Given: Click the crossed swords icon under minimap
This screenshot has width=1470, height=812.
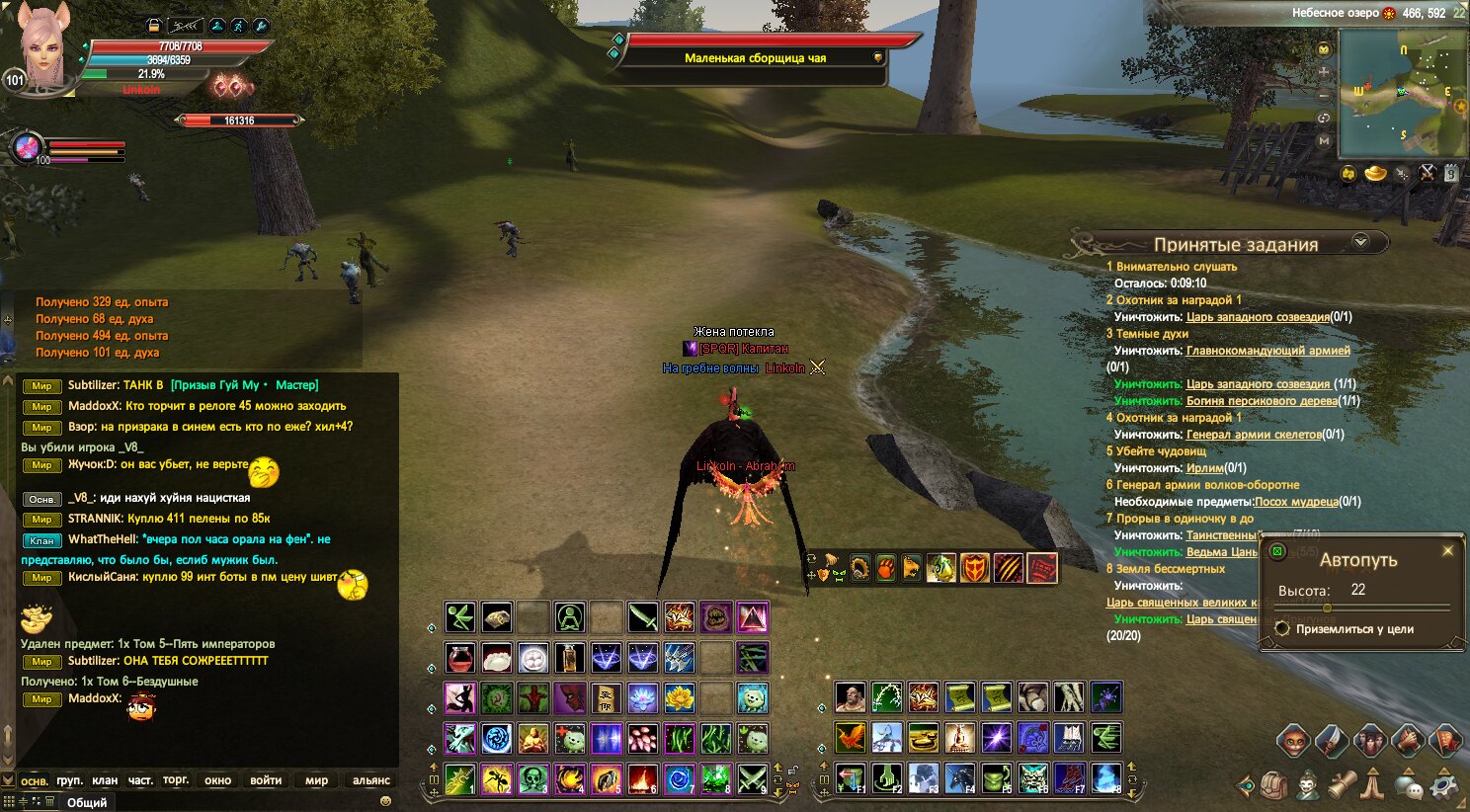Looking at the screenshot, I should pyautogui.click(x=1427, y=173).
